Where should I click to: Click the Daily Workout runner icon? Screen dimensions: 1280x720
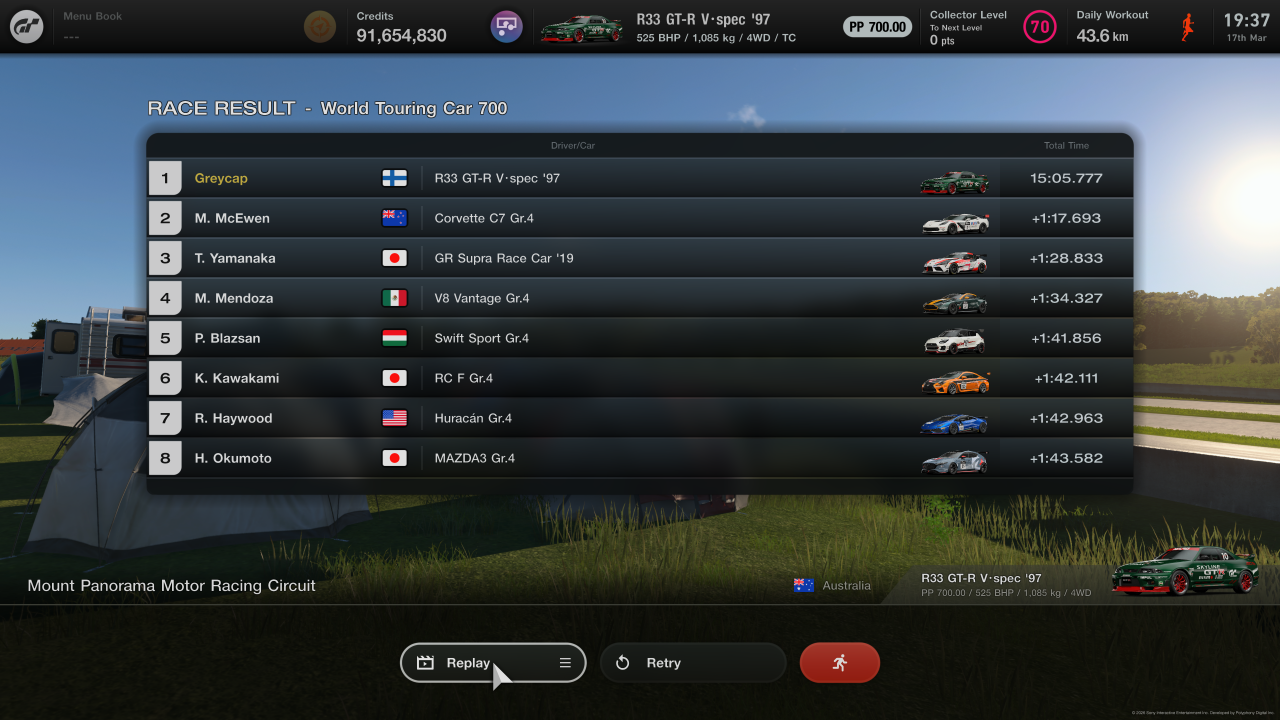[1188, 26]
